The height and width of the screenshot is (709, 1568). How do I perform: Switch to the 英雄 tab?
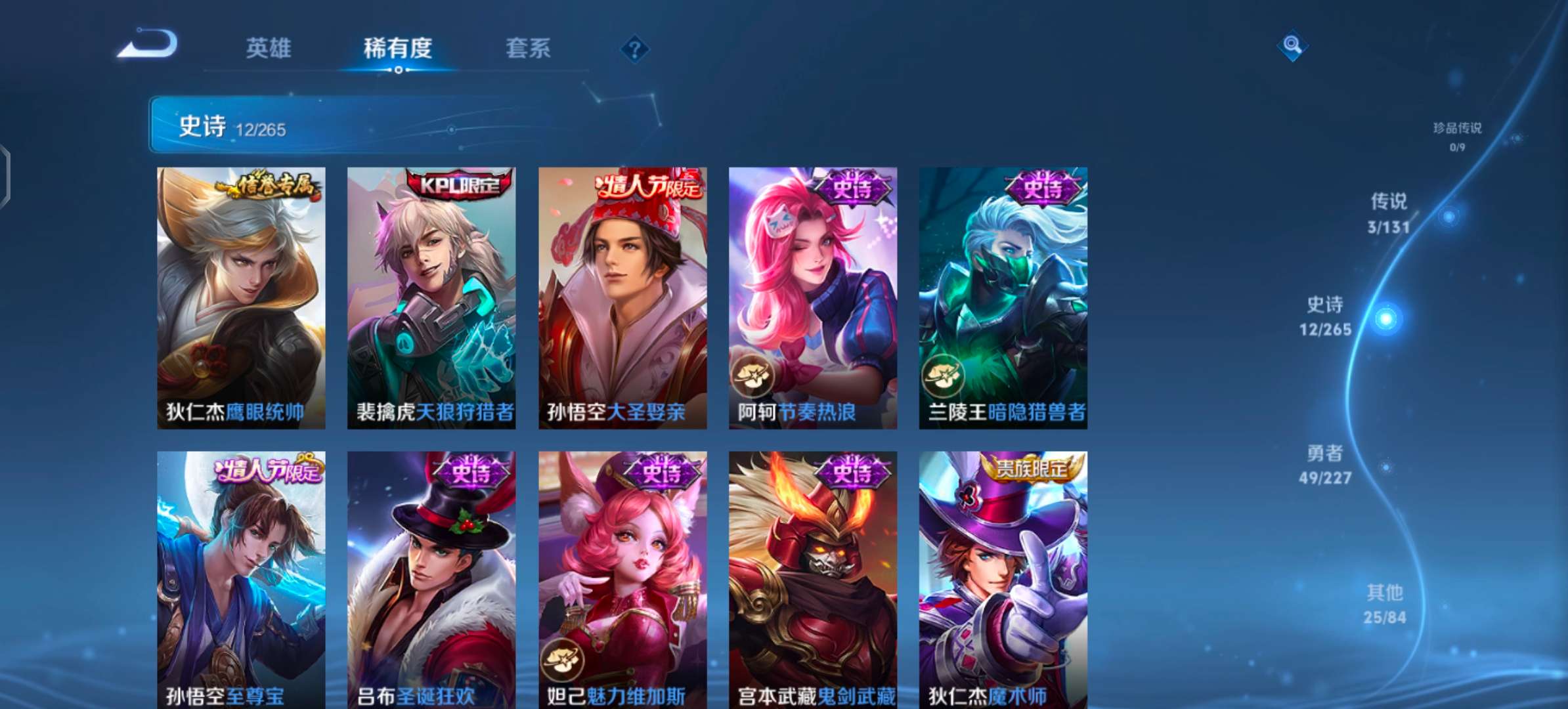coord(269,49)
